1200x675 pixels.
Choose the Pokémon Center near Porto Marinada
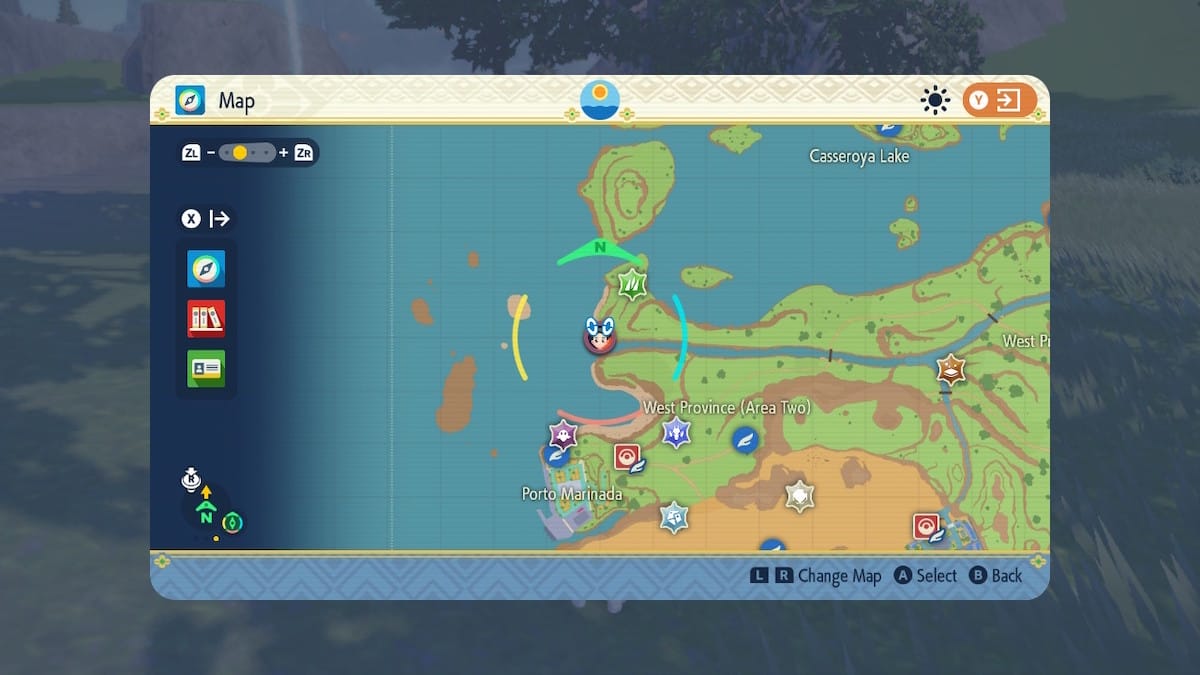tap(627, 457)
